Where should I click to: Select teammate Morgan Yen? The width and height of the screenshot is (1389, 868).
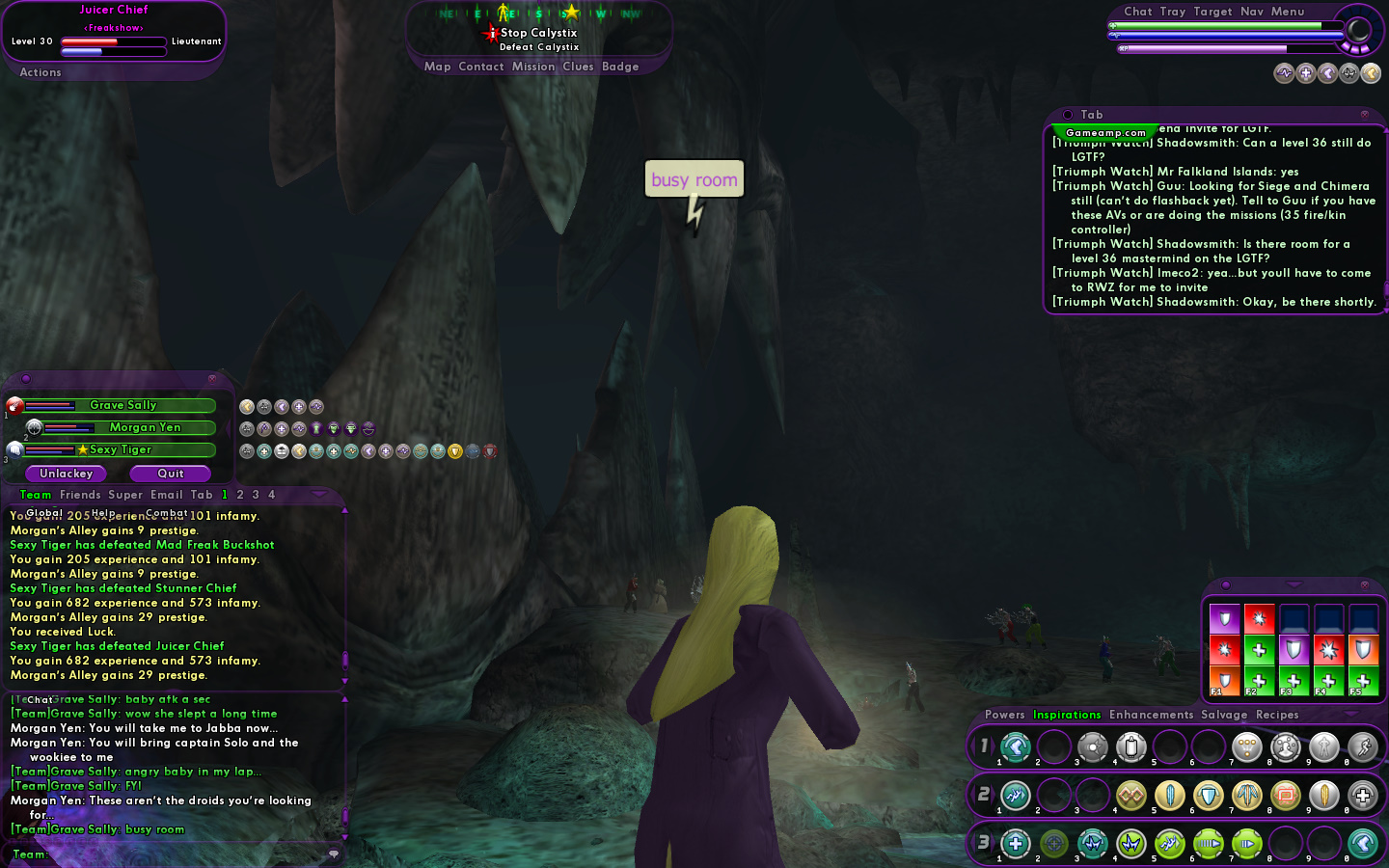(x=145, y=427)
